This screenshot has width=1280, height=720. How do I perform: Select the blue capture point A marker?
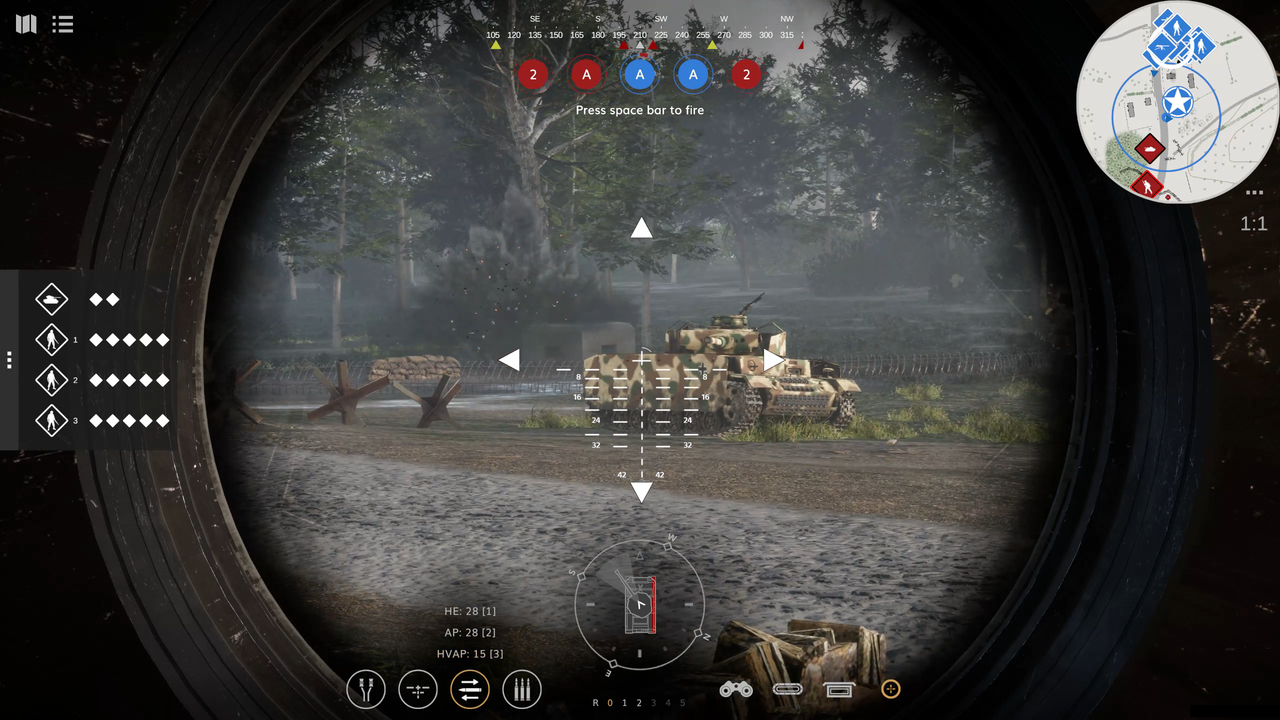click(x=640, y=75)
